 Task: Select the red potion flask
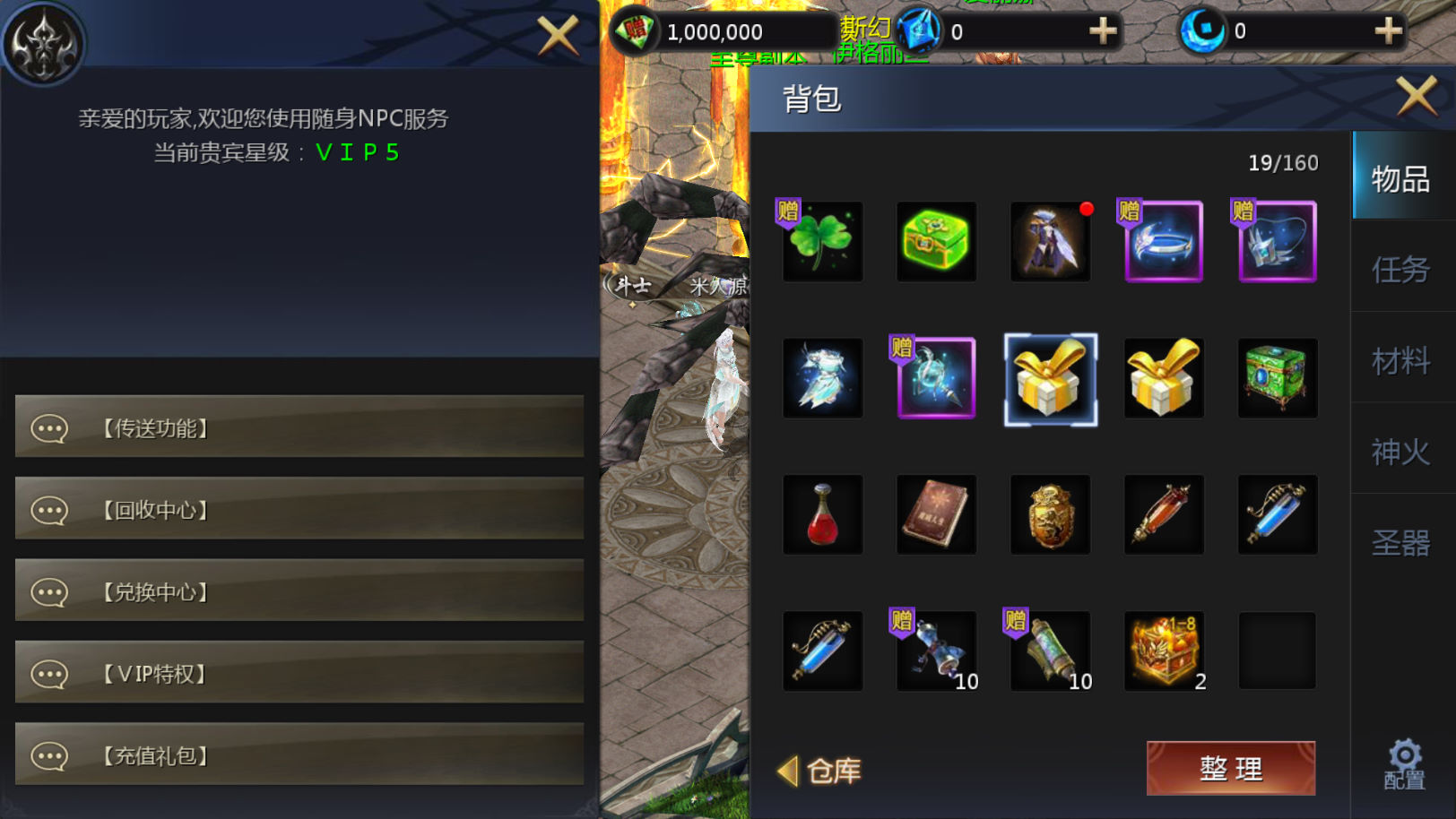click(822, 515)
